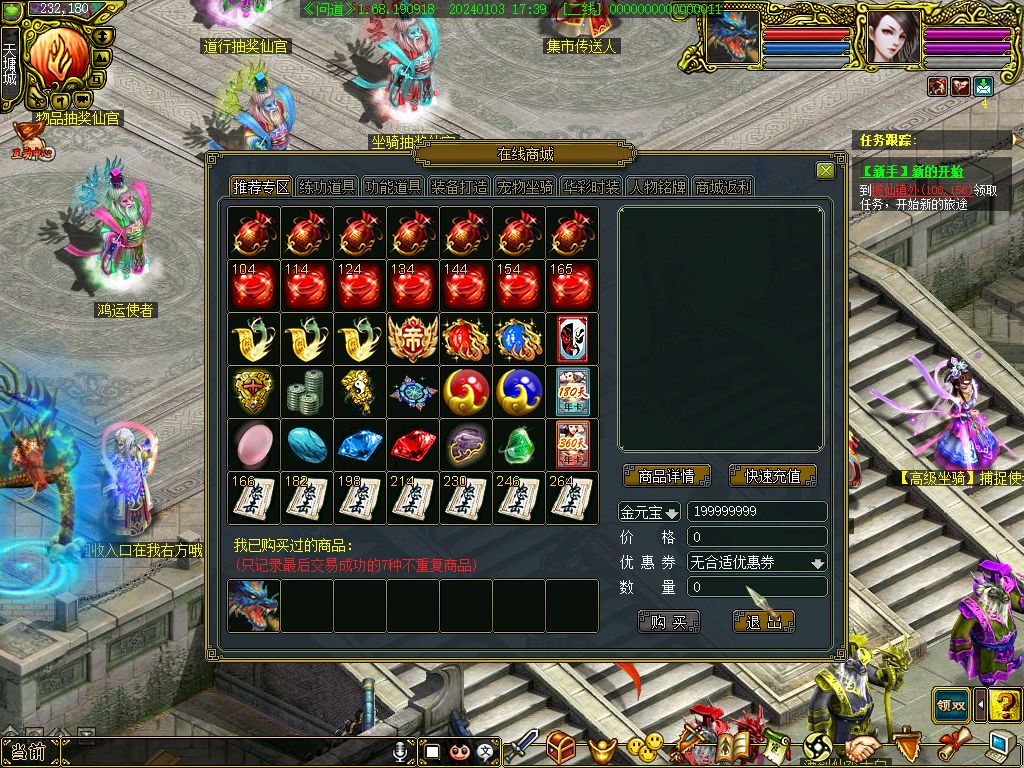The image size is (1024, 768).
Task: Select the 装备打造 tab
Action: (459, 187)
